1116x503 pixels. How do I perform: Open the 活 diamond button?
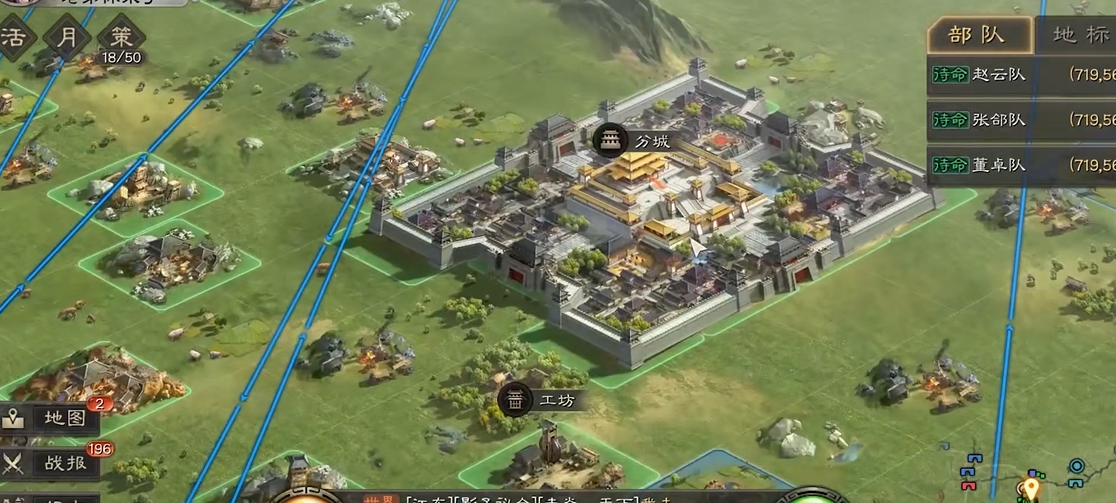click(x=15, y=38)
